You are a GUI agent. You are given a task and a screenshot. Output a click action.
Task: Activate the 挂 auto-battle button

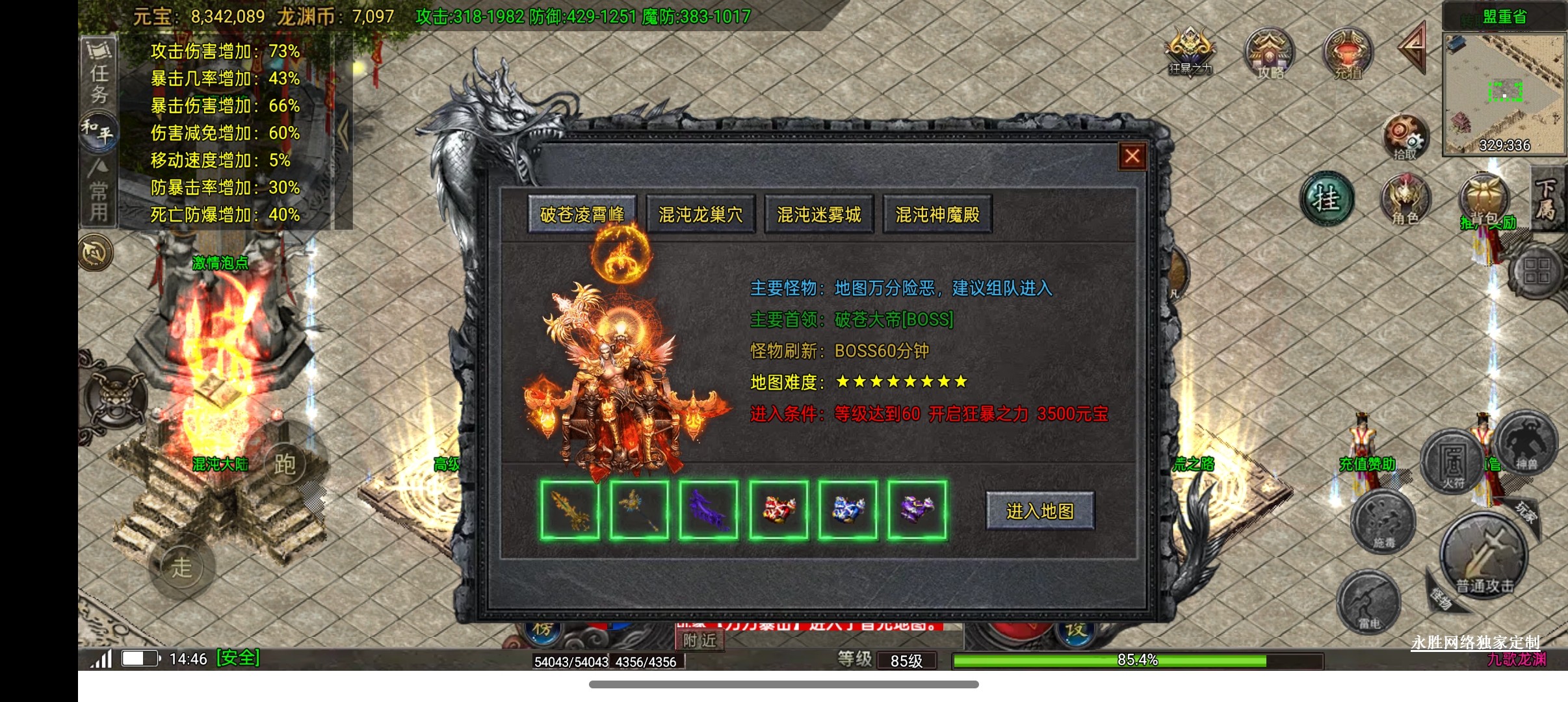click(1327, 200)
